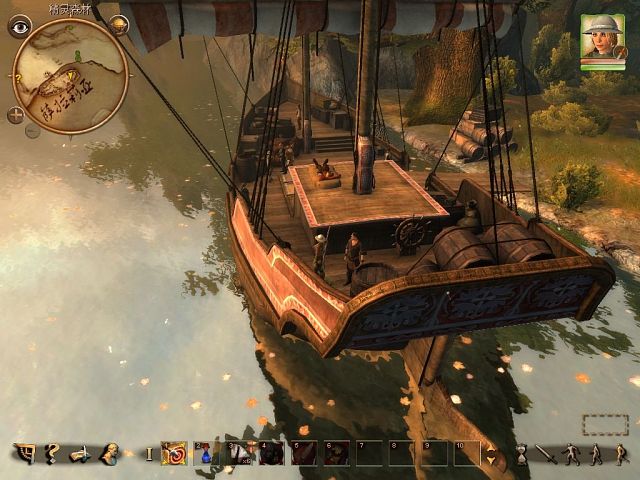Click the dashed rectangle button above the bar

604,425
